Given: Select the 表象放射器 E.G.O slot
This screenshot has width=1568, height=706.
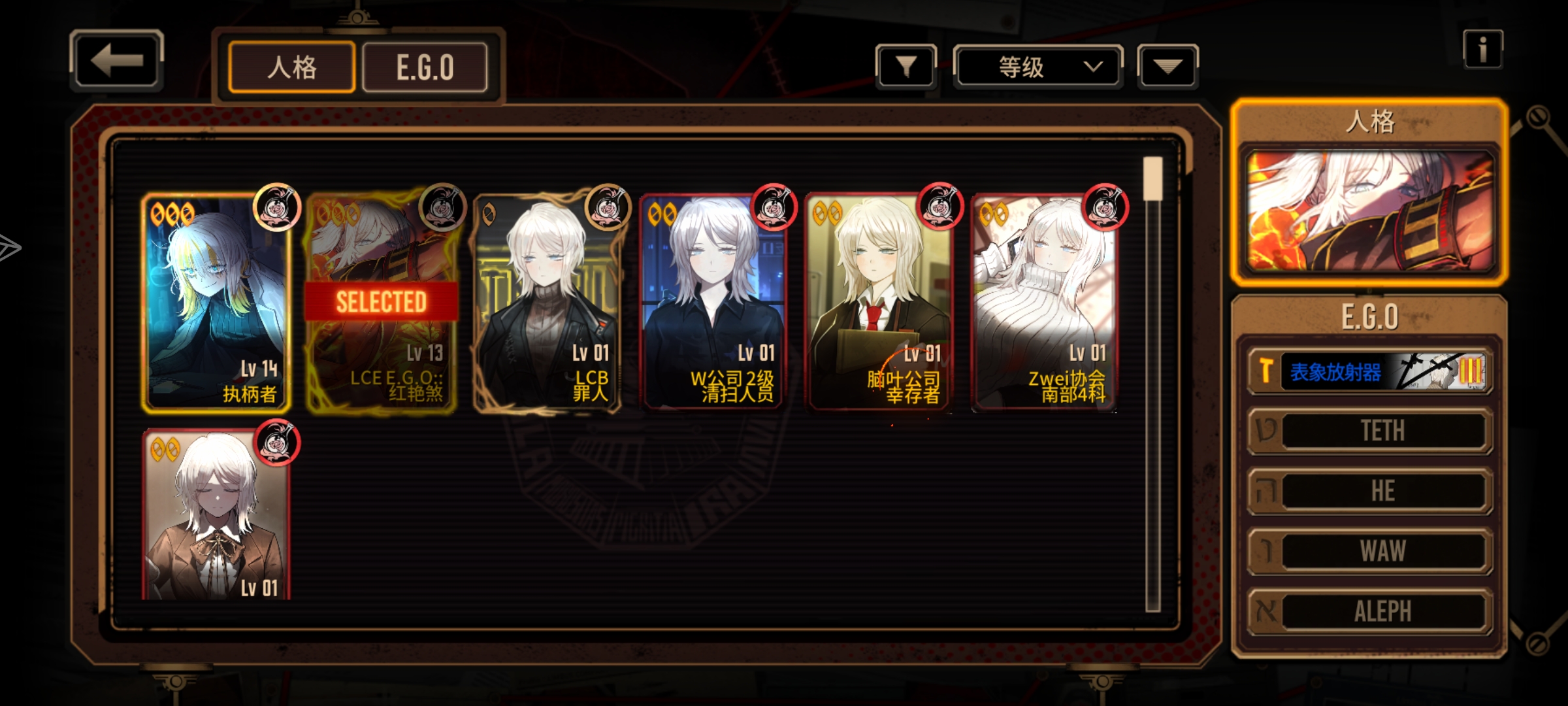Looking at the screenshot, I should point(1370,372).
